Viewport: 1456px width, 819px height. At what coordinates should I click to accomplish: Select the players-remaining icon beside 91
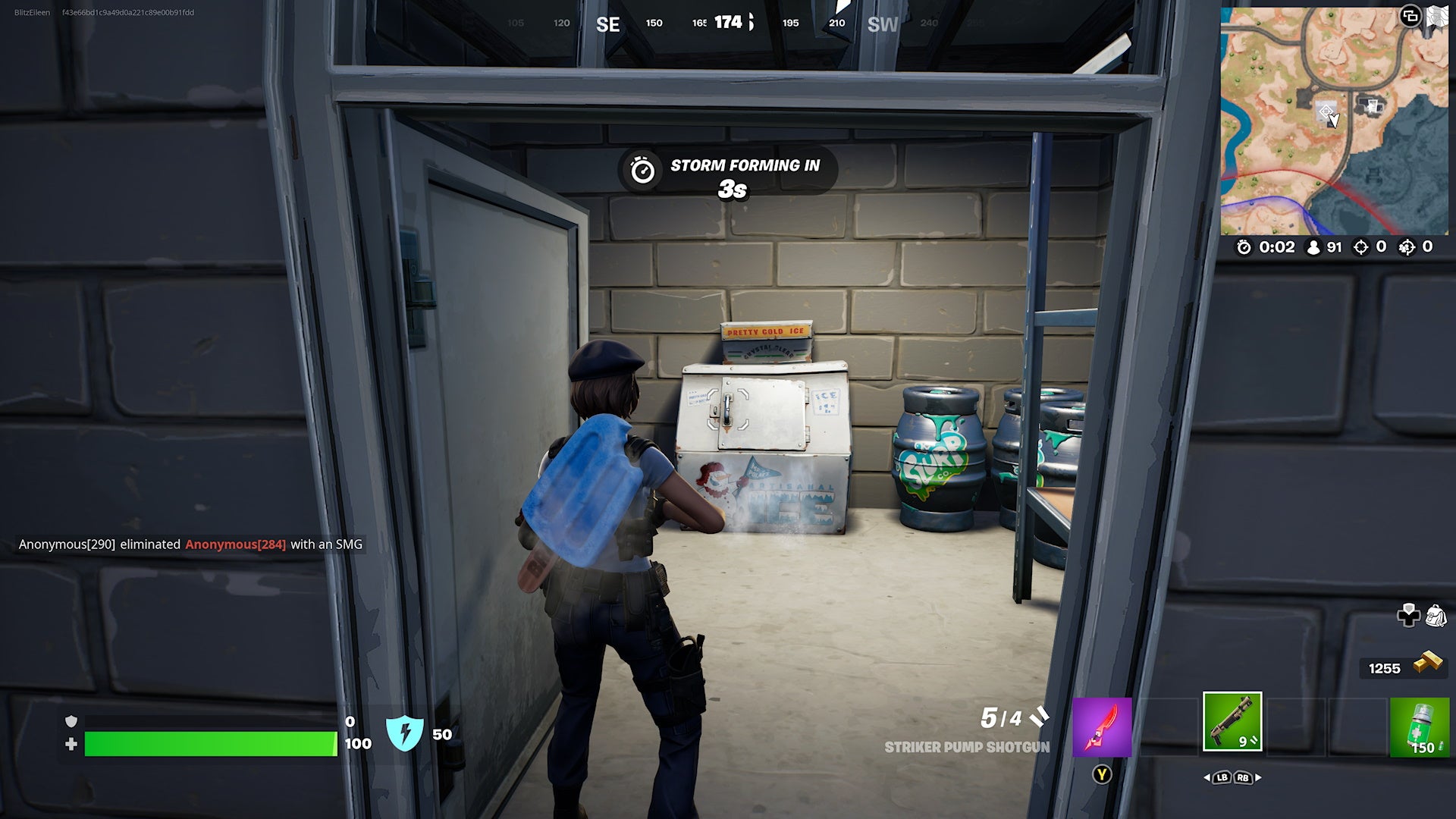(x=1313, y=247)
